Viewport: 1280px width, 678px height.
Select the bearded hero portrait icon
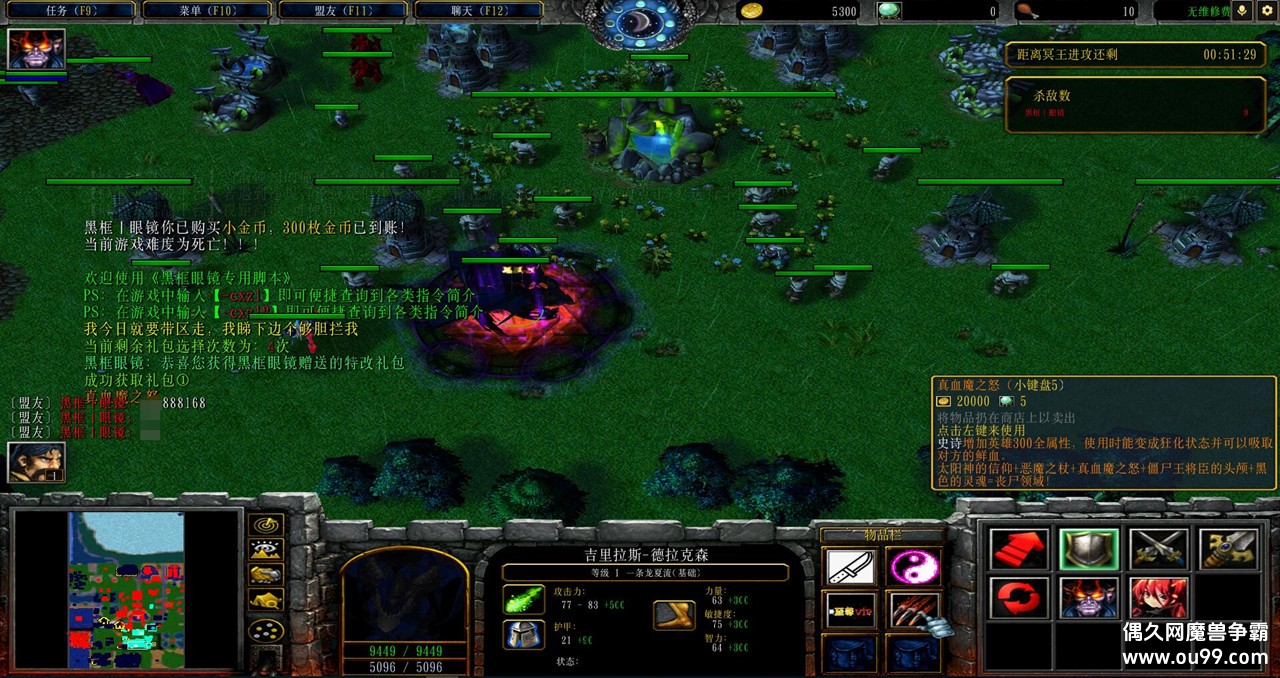point(37,463)
